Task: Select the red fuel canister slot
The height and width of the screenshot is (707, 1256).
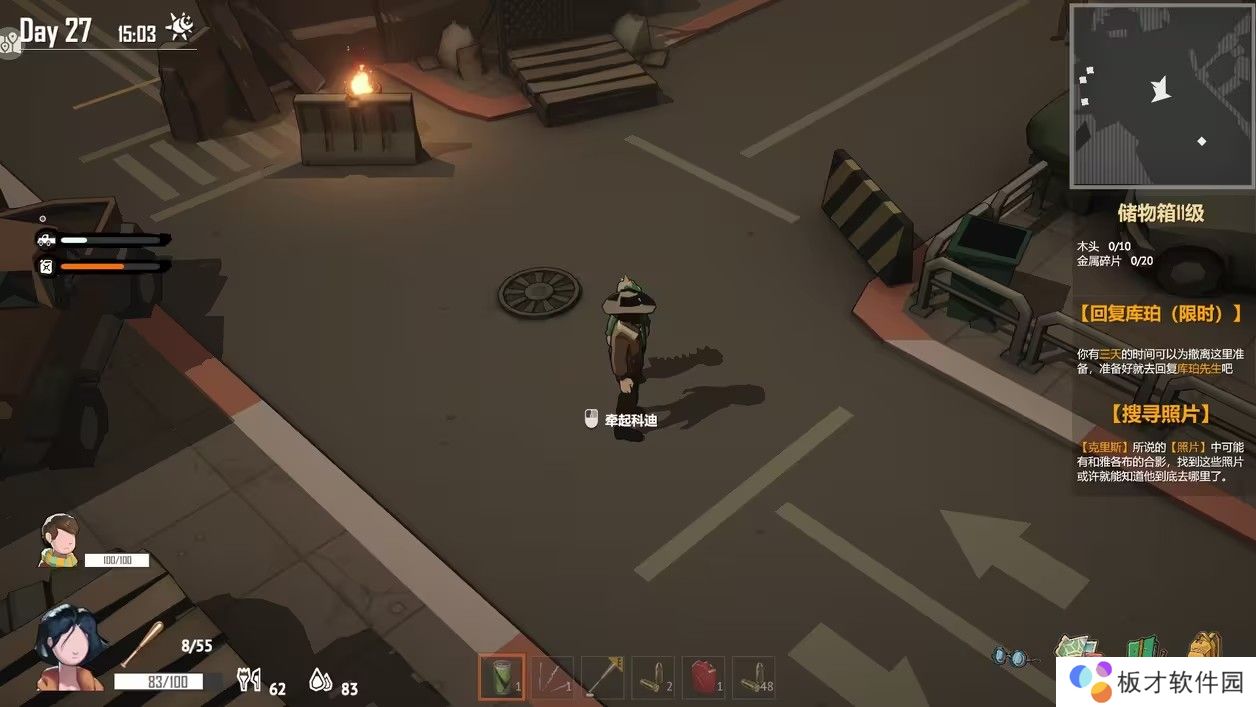Action: point(704,677)
